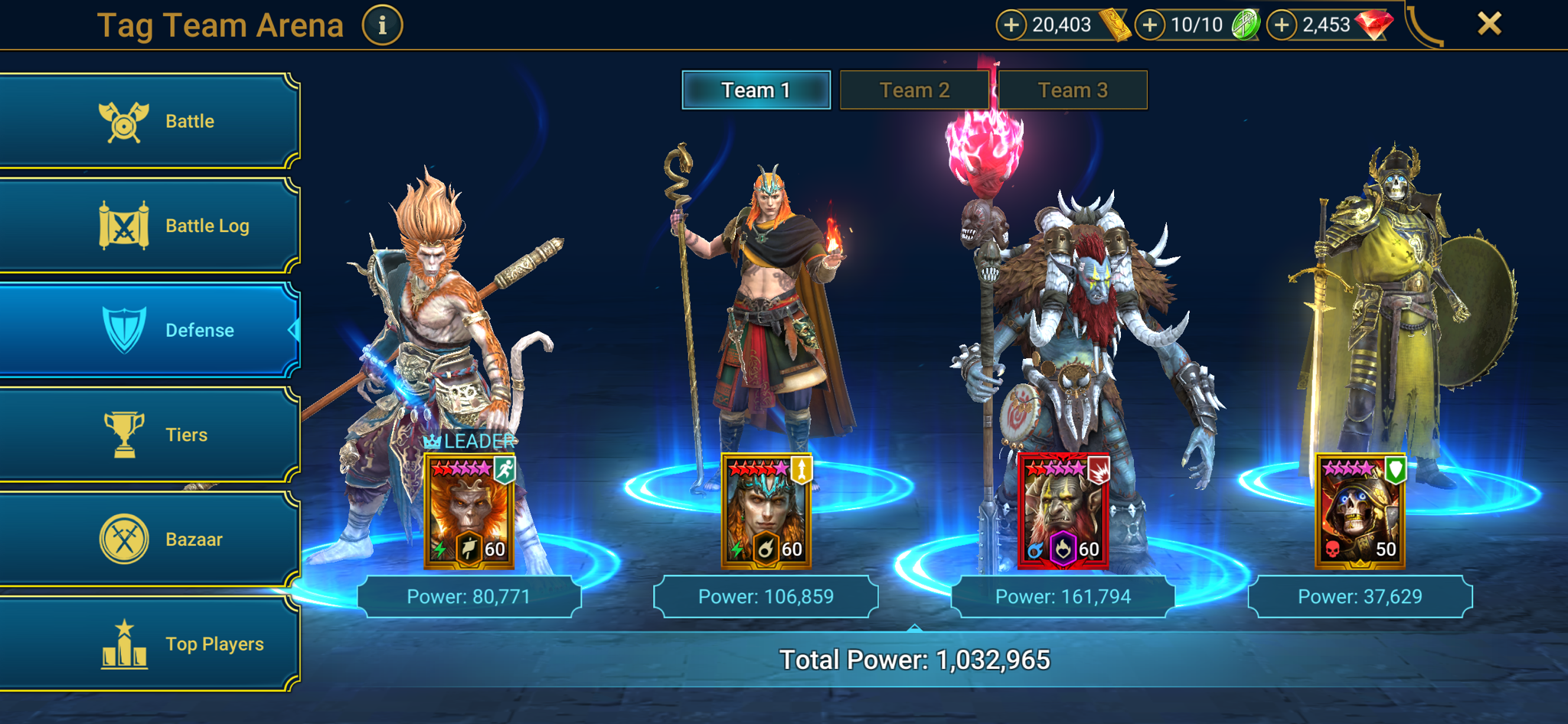Show the arena Tiers
This screenshot has height=724, width=1568.
coord(149,435)
